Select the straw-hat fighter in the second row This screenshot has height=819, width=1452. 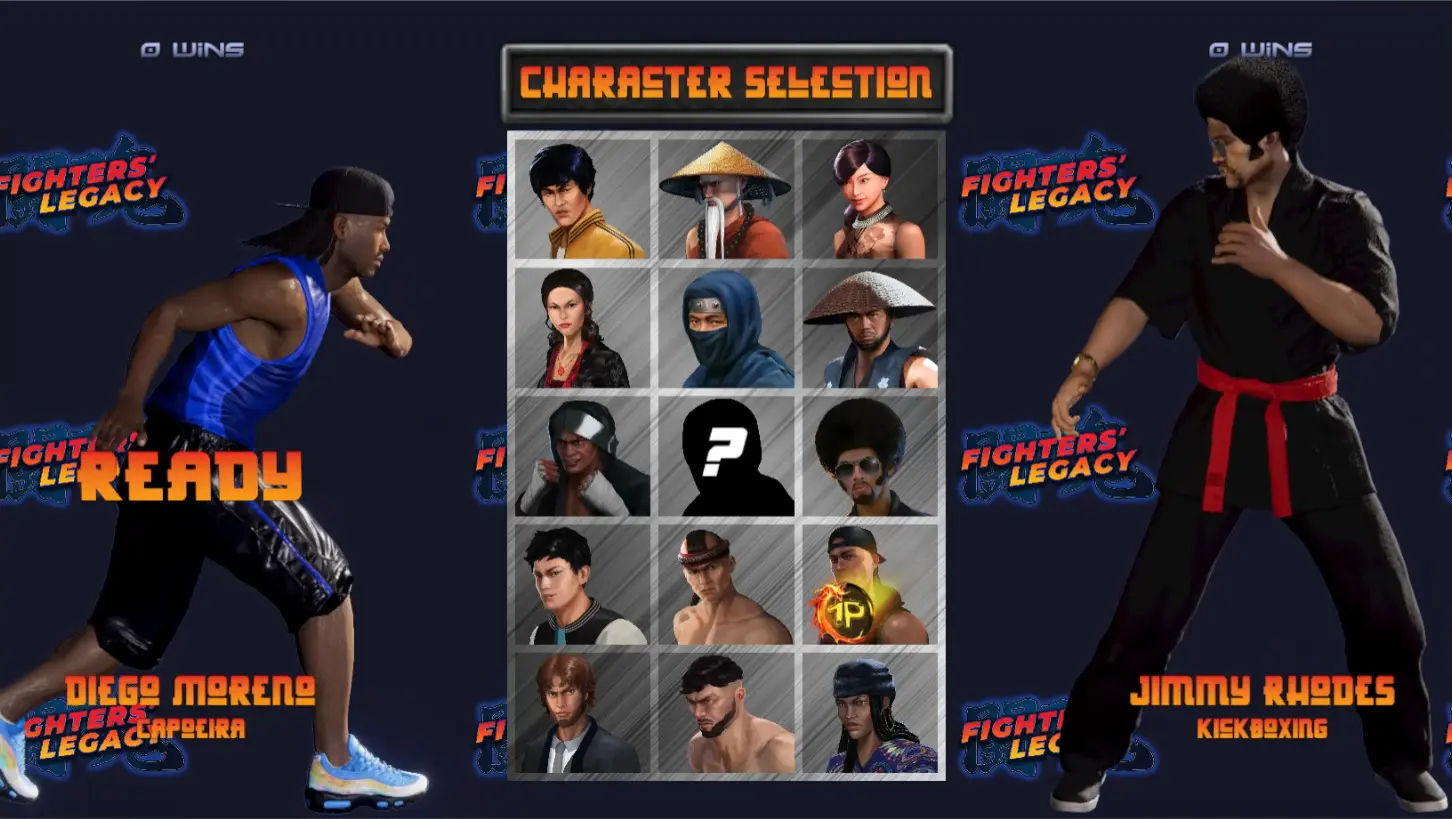pyautogui.click(x=869, y=328)
